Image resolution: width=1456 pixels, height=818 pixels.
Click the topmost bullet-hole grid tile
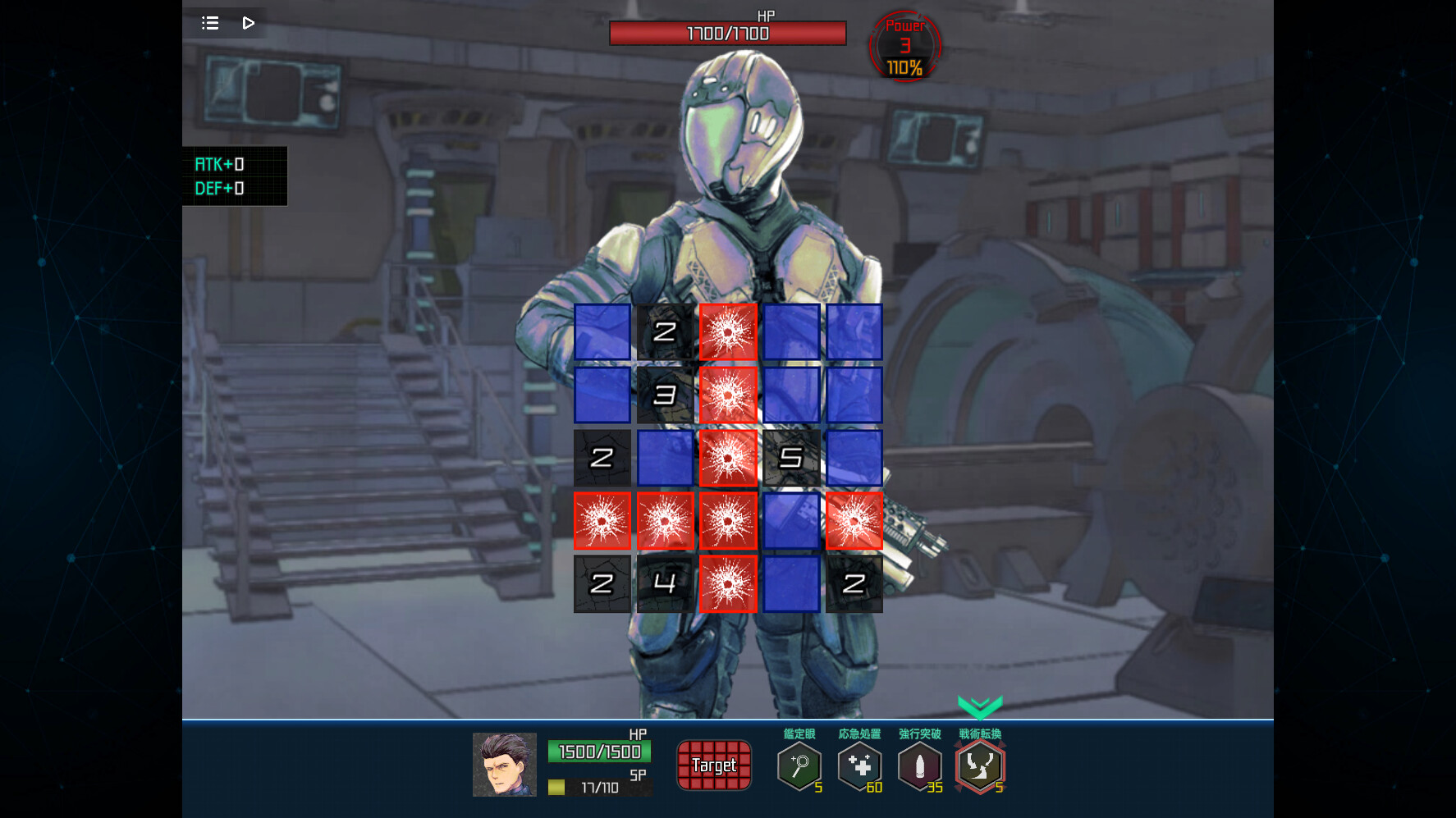(728, 332)
